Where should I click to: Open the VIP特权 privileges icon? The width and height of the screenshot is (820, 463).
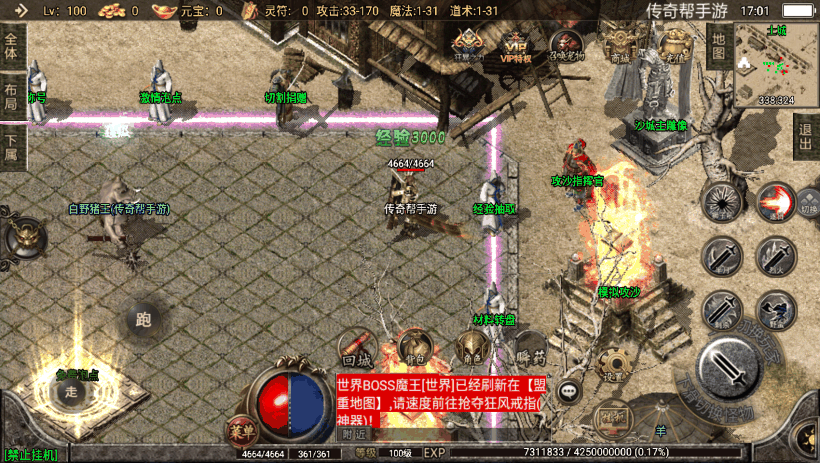click(516, 44)
